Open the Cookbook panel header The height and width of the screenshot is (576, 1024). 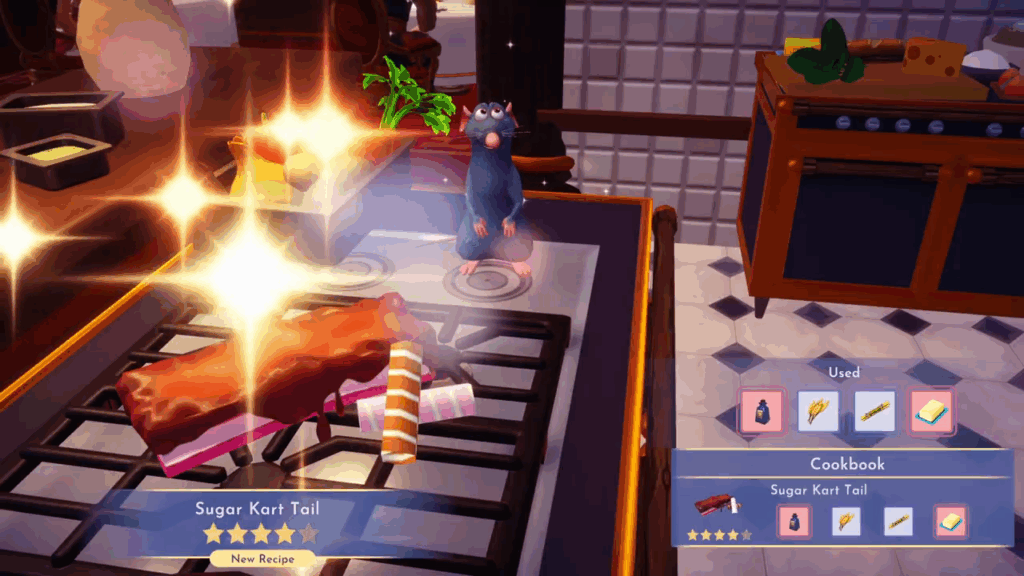(x=847, y=464)
